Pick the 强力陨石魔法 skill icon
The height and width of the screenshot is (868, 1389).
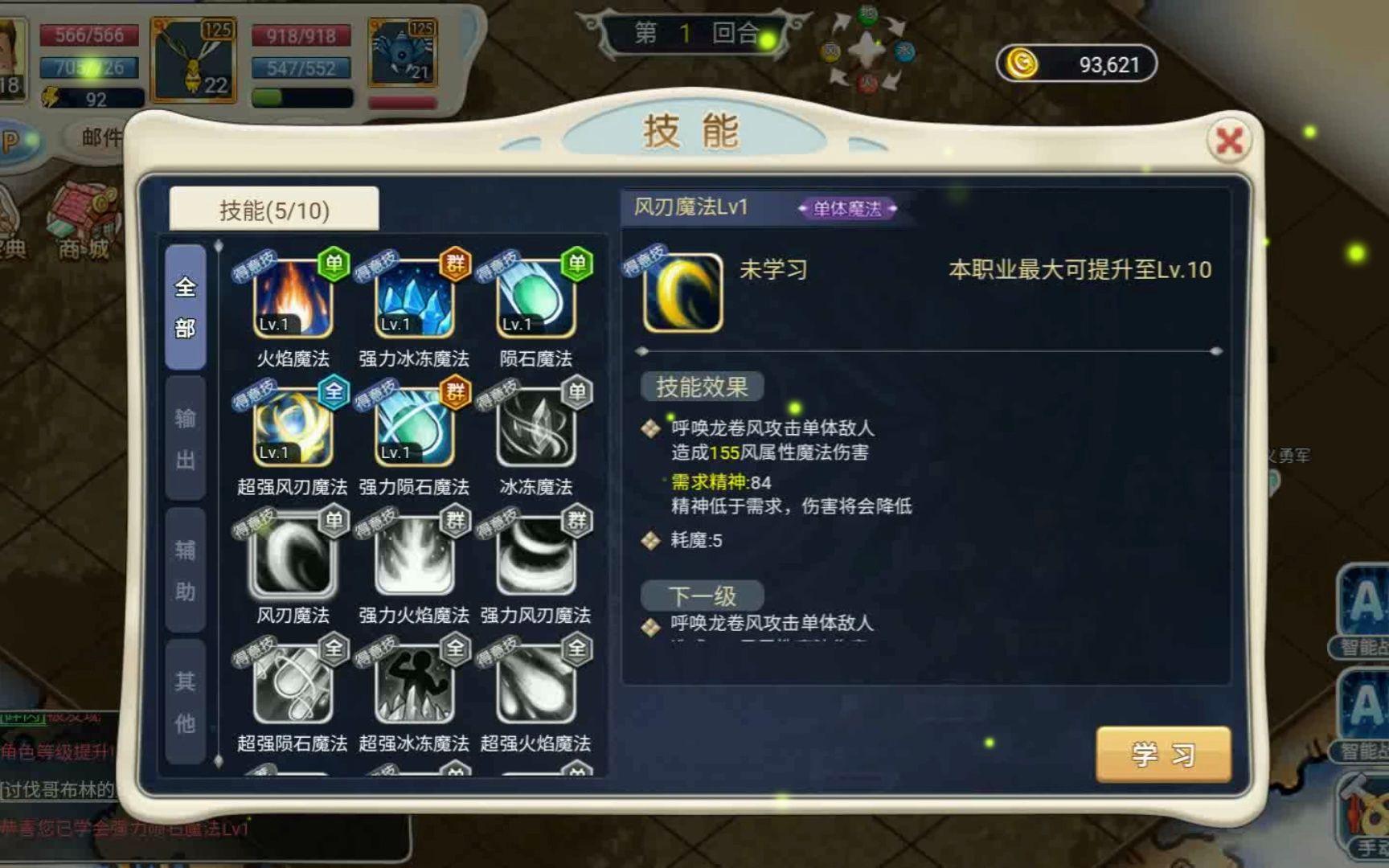414,428
